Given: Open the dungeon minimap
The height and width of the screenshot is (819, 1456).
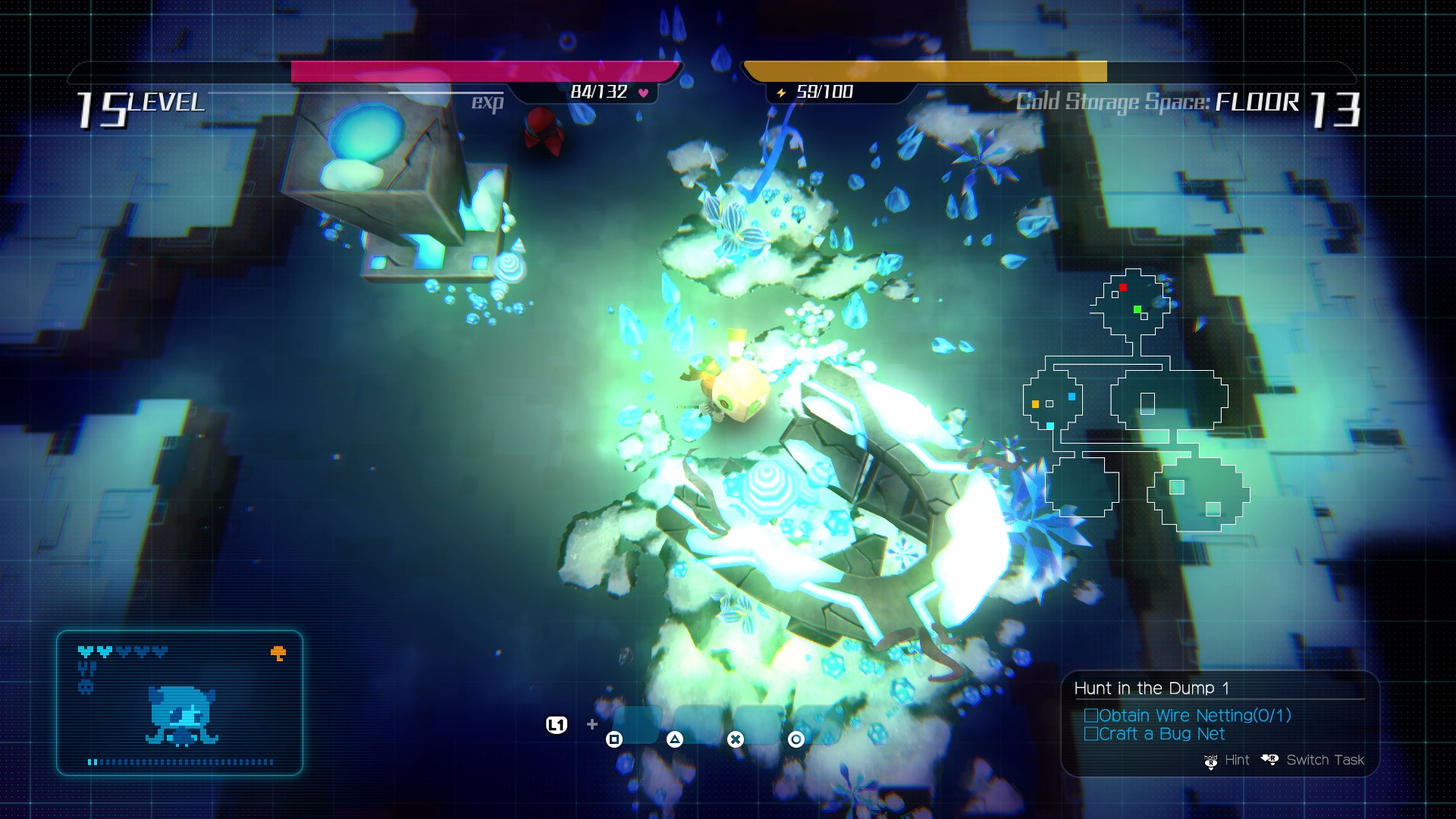Looking at the screenshot, I should (1135, 402).
